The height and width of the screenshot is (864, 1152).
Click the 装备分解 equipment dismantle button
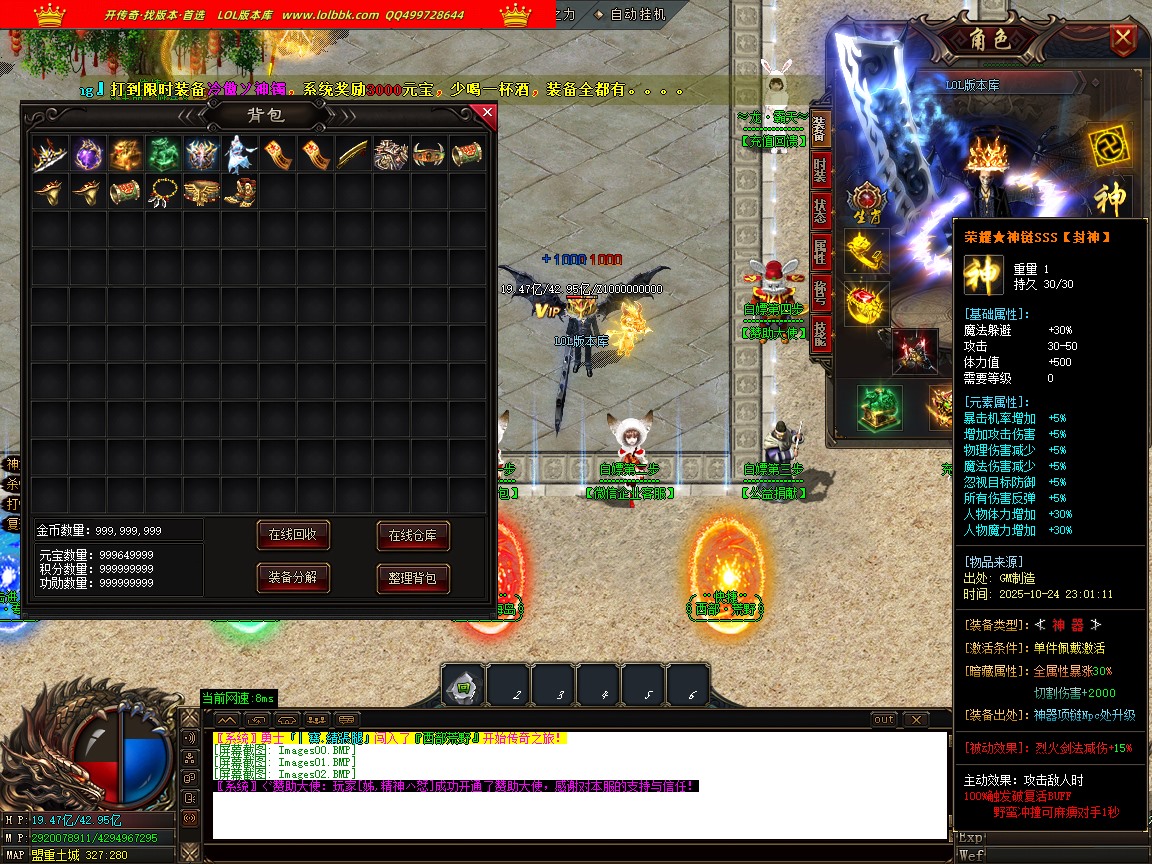tap(292, 577)
